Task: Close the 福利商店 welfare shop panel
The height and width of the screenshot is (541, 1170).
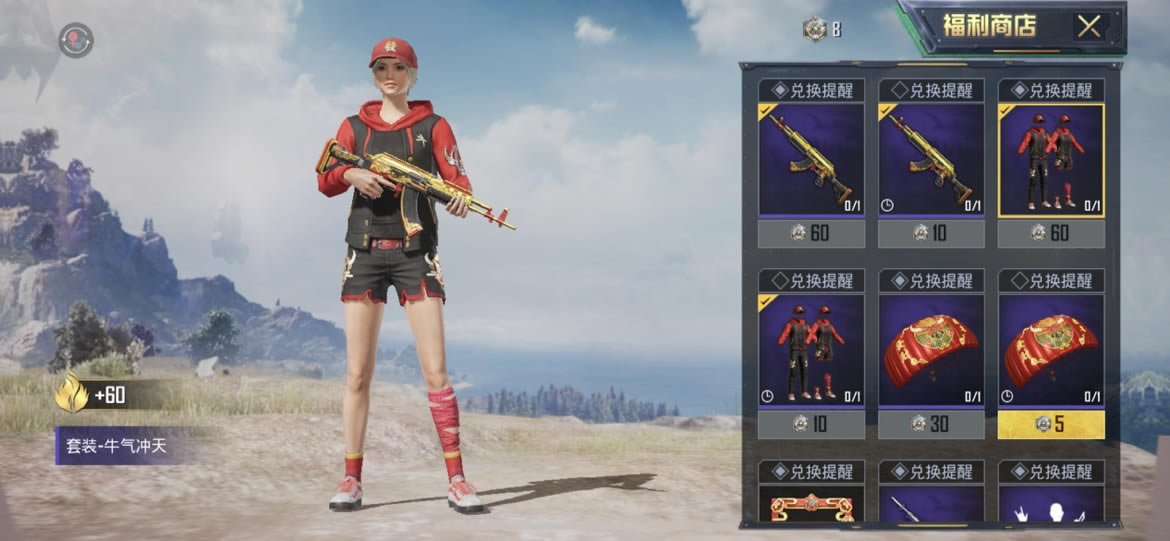Action: pyautogui.click(x=1088, y=27)
